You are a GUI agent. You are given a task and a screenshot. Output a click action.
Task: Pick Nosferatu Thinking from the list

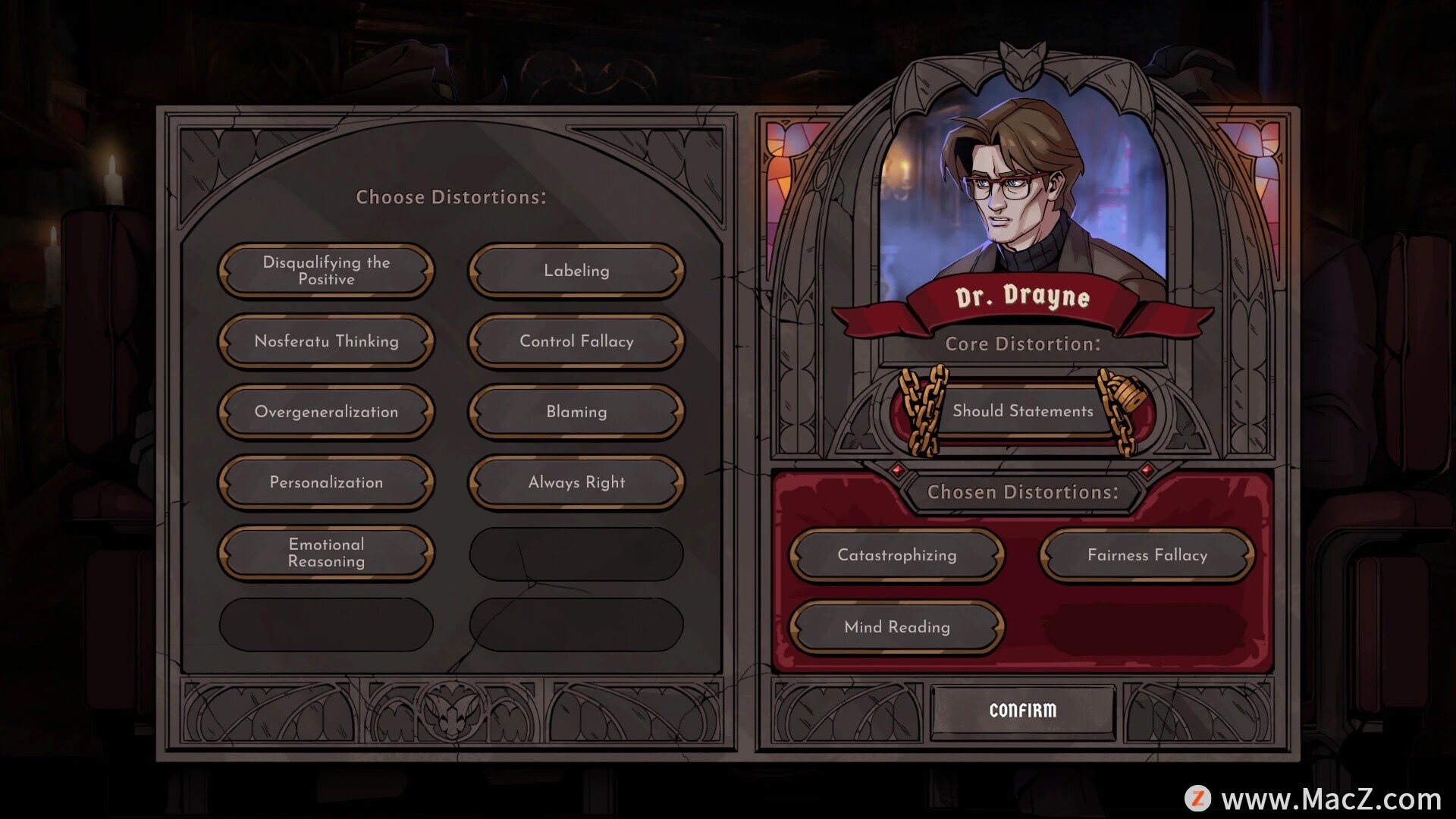pyautogui.click(x=326, y=341)
